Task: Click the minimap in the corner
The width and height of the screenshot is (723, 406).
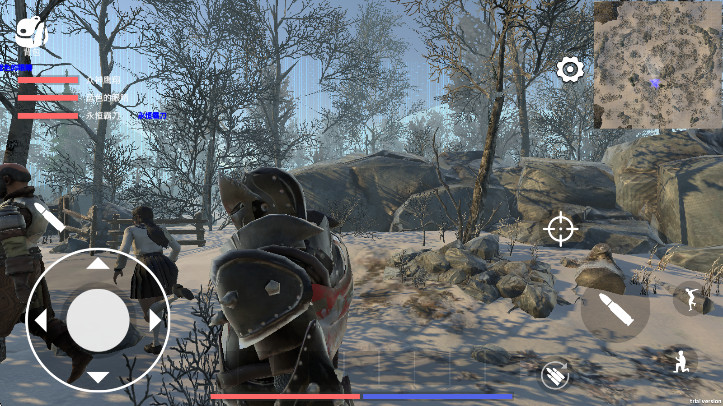Action: tap(657, 65)
